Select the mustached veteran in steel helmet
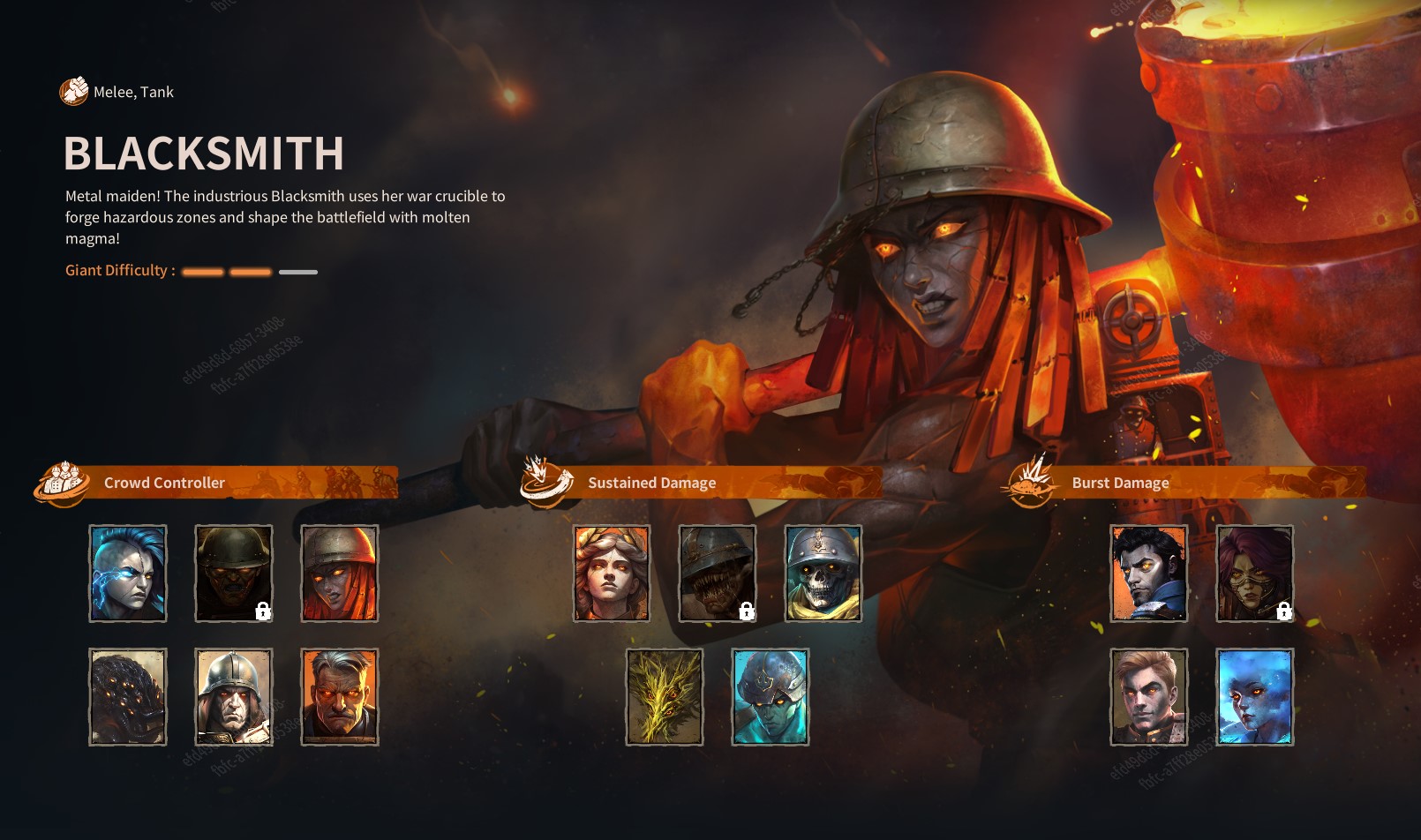 (x=233, y=696)
